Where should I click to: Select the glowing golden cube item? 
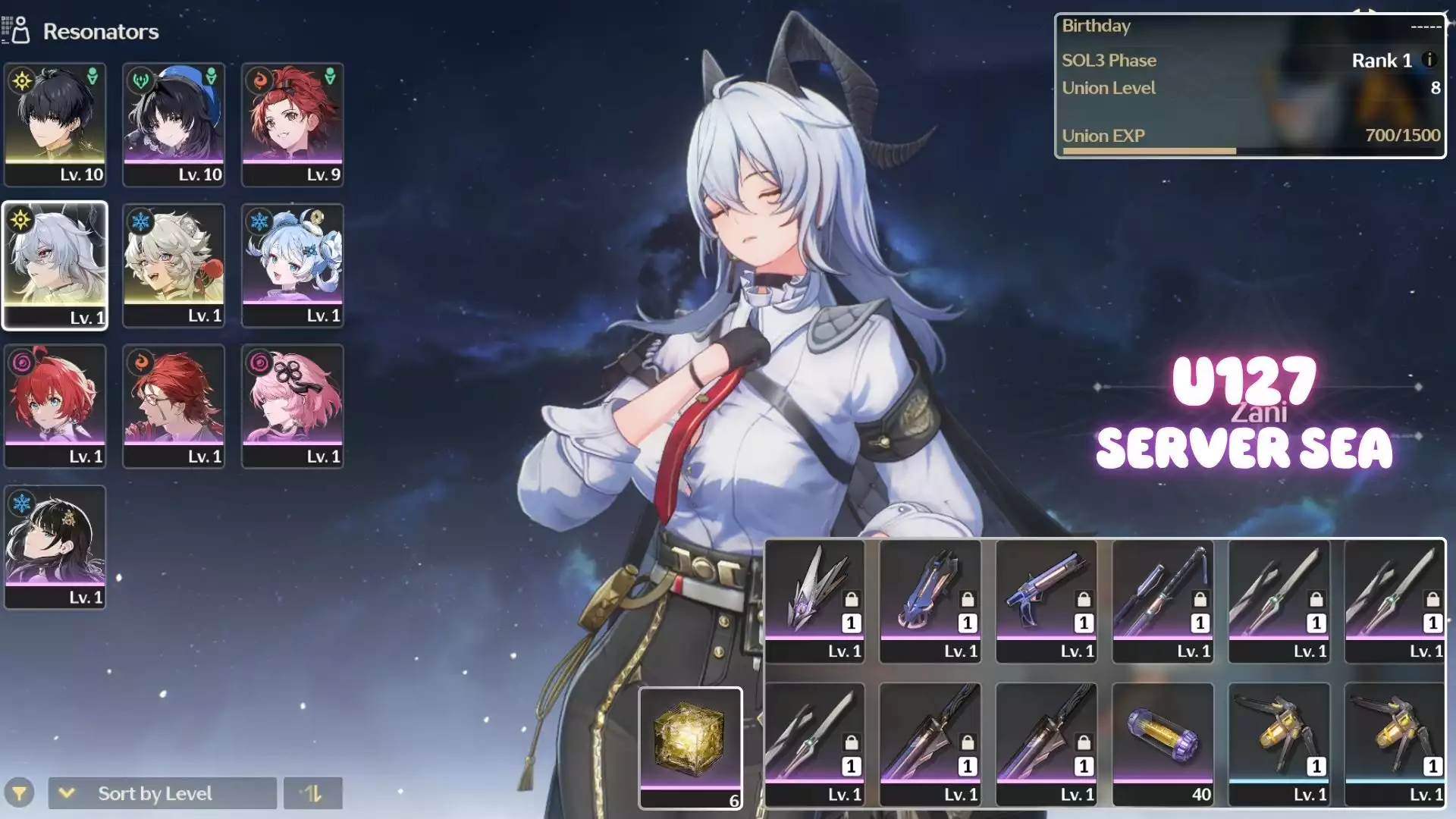[x=690, y=748]
